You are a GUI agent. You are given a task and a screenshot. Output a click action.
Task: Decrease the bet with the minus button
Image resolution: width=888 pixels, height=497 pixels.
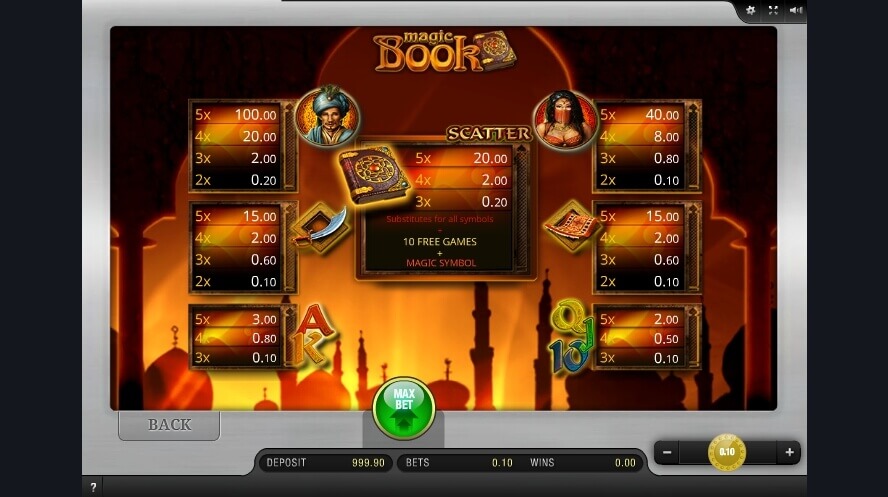pos(667,452)
